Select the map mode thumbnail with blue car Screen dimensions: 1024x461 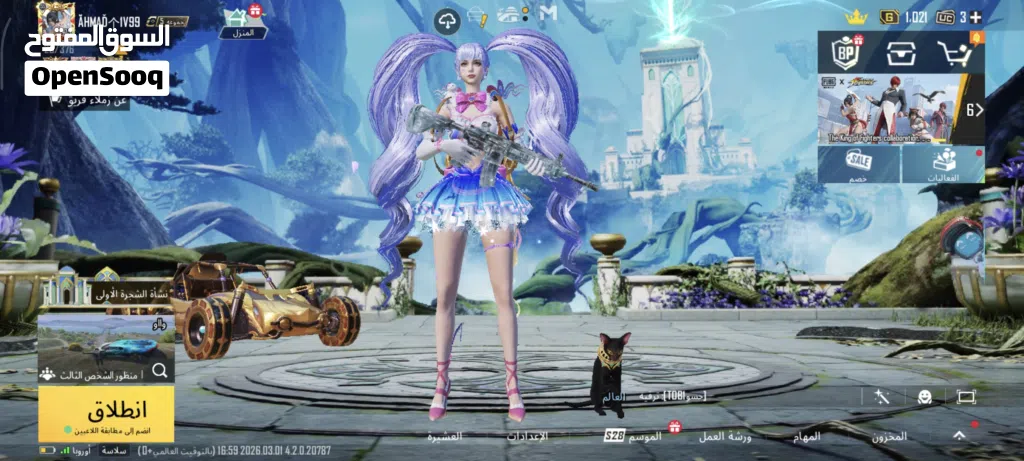point(105,346)
